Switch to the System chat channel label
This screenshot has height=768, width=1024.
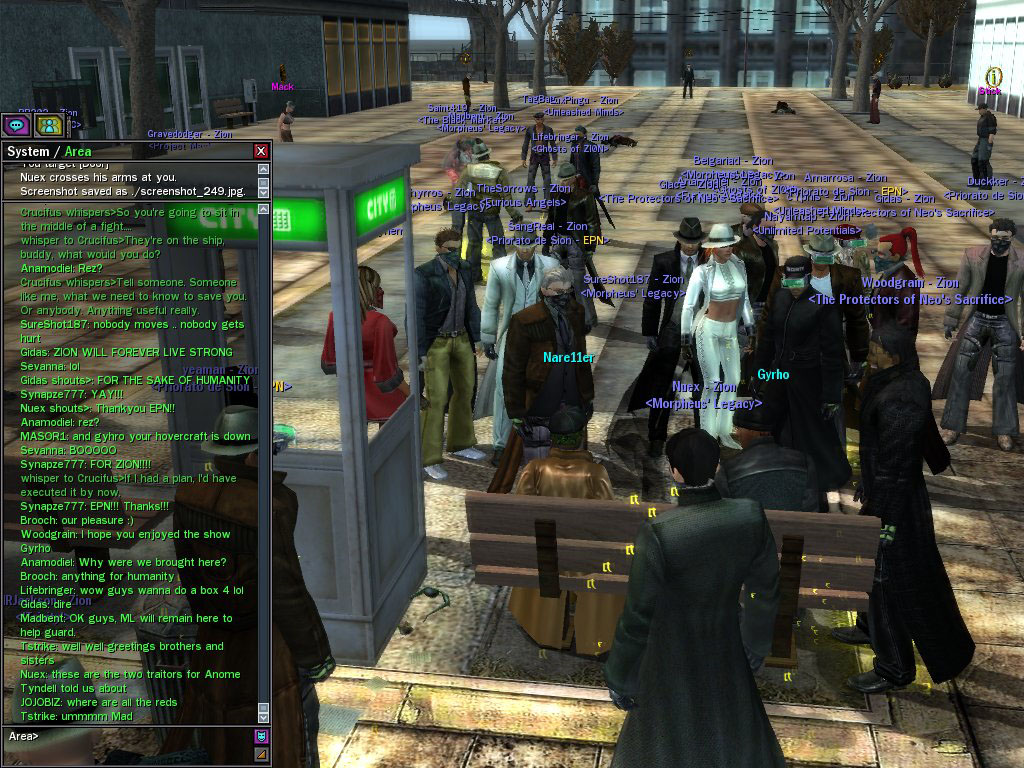click(x=28, y=151)
